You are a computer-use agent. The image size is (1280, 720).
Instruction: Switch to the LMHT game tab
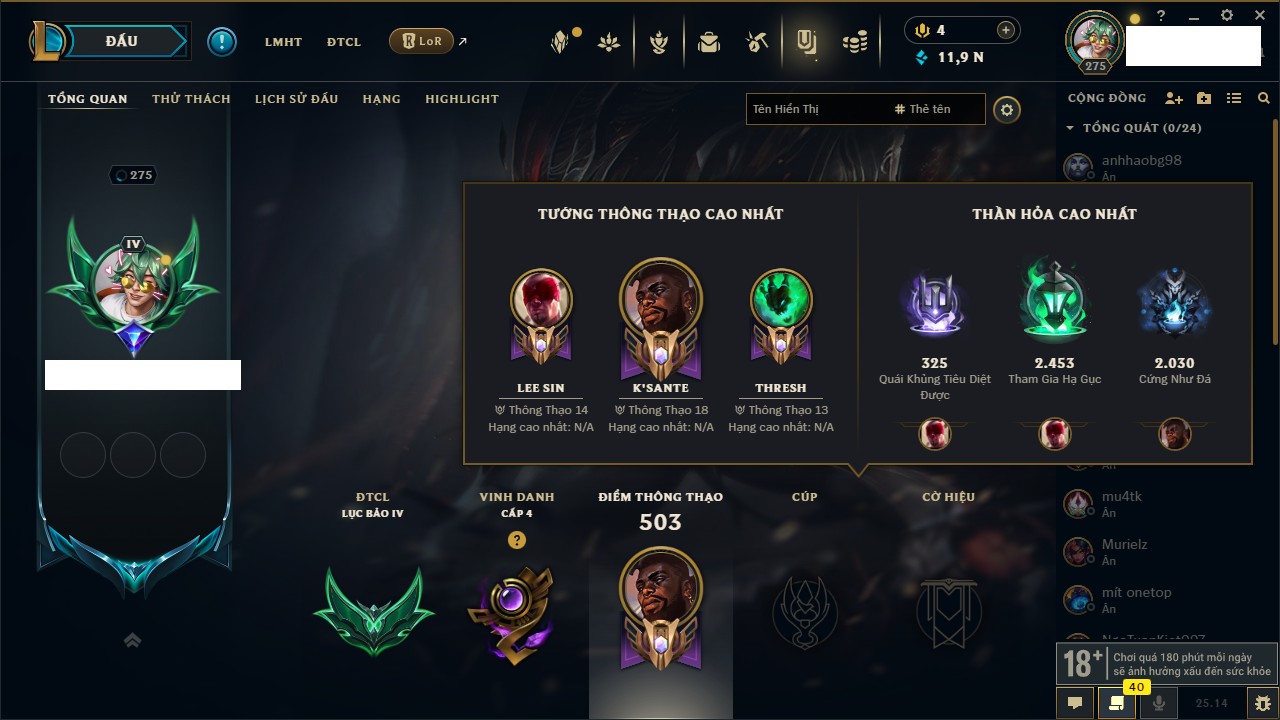(x=283, y=42)
